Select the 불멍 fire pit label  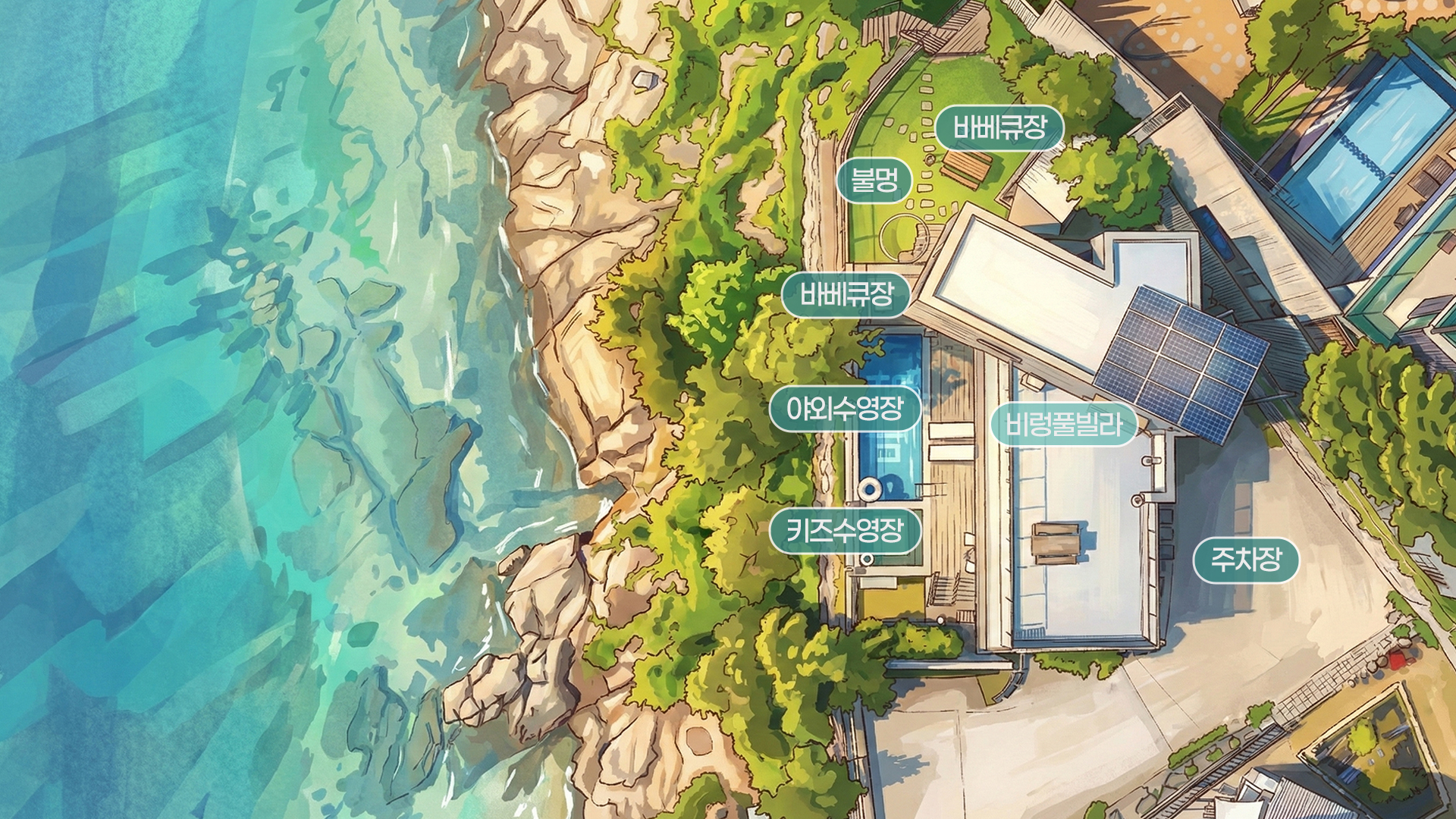874,180
